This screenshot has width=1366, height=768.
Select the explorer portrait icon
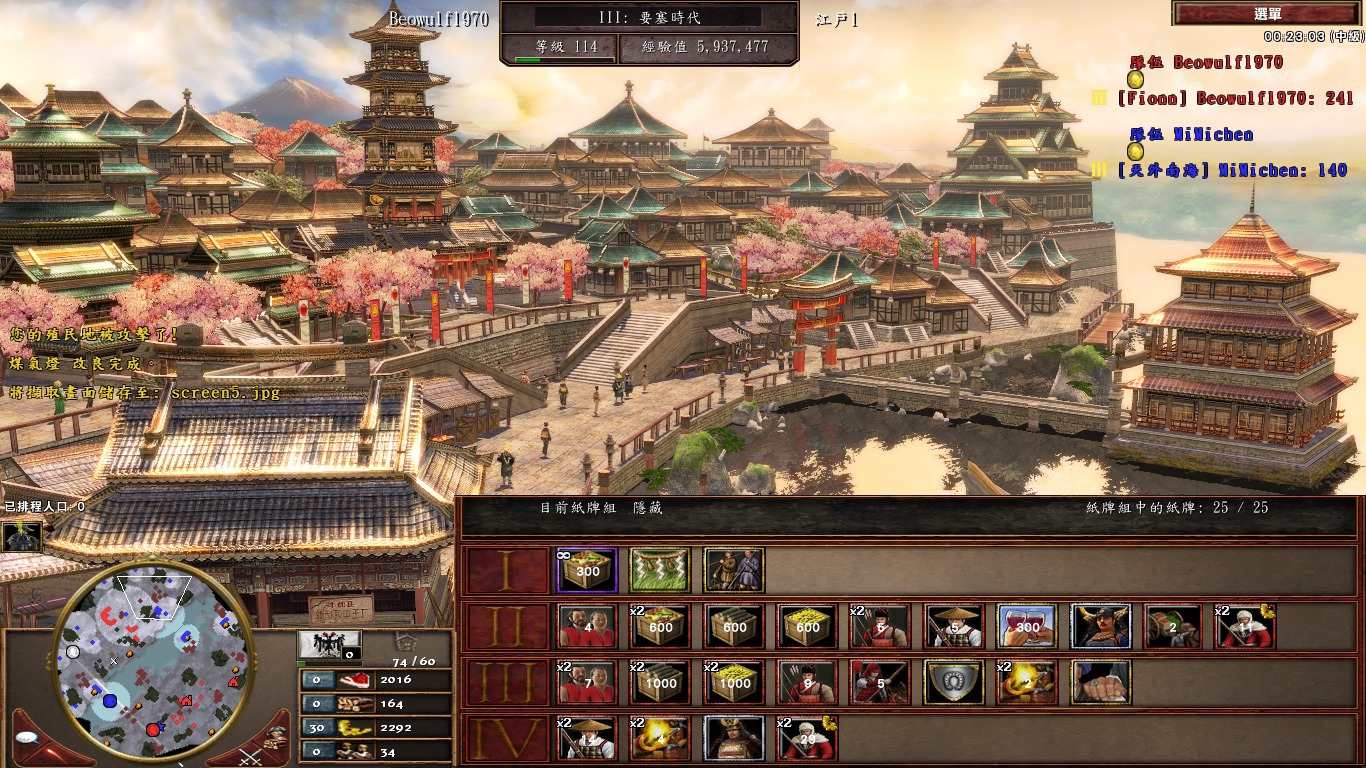(21, 536)
